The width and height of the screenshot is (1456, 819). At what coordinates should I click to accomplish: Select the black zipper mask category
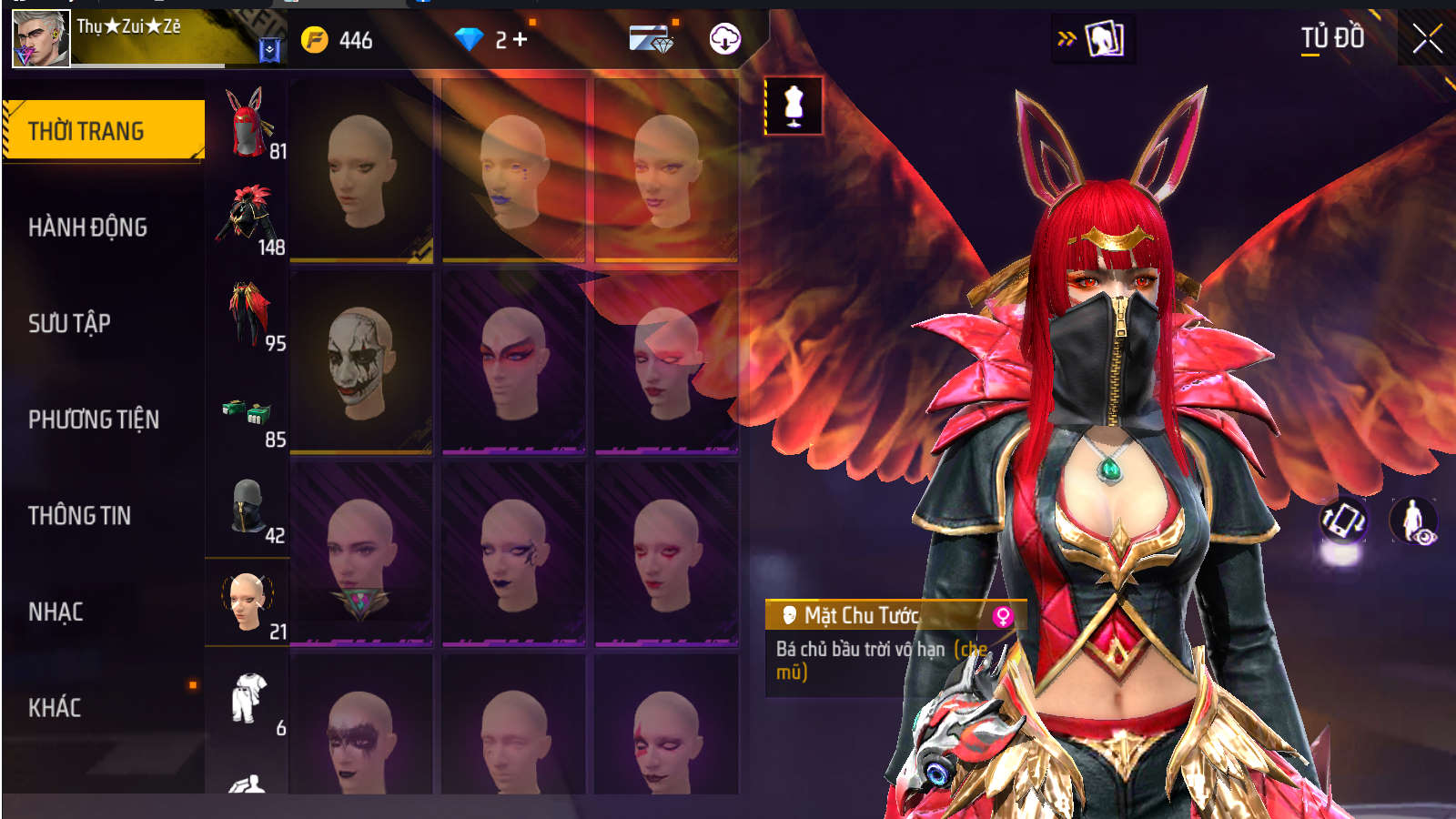pyautogui.click(x=248, y=508)
